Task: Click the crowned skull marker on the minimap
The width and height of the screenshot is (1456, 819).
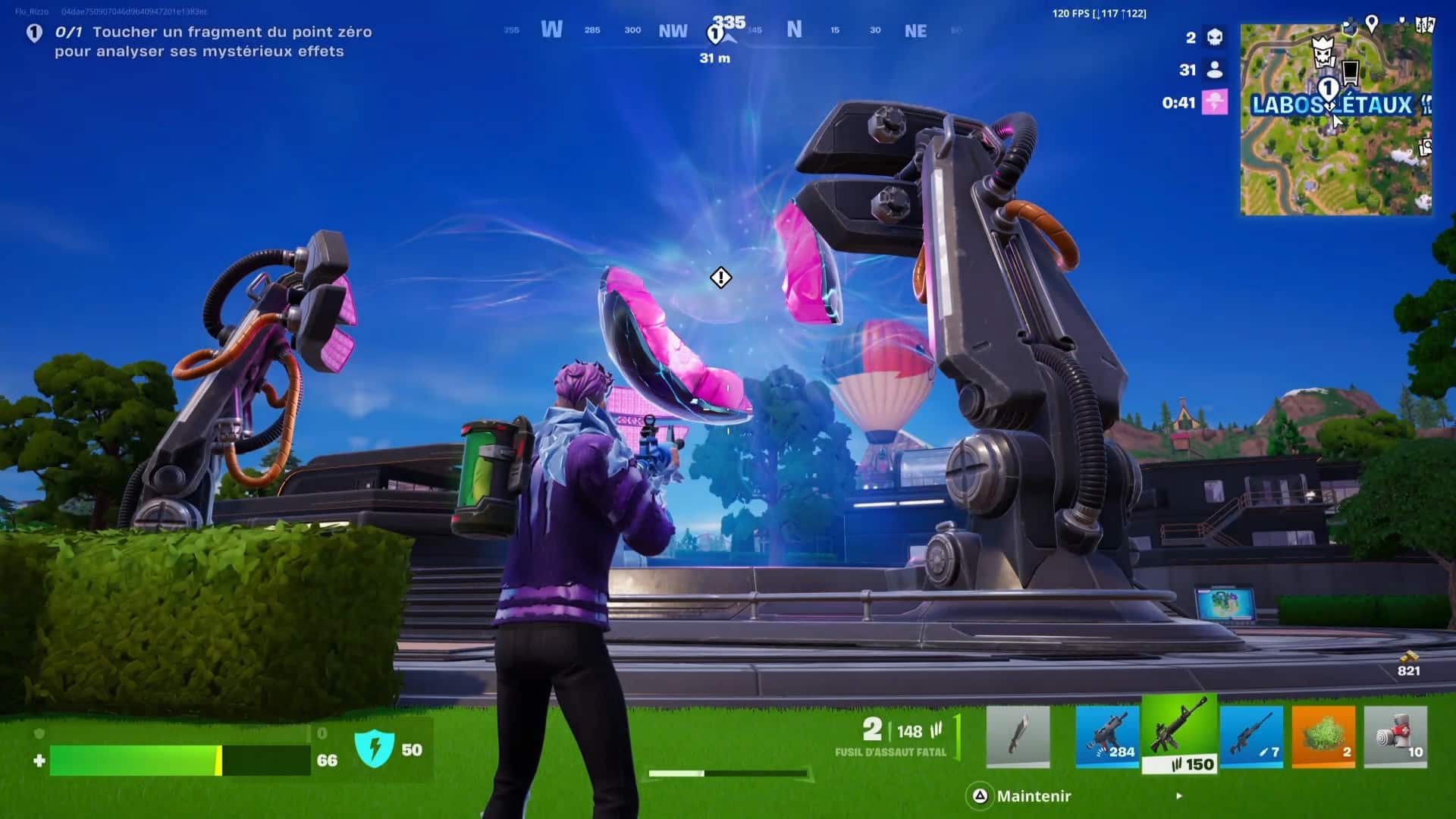Action: (x=1323, y=52)
